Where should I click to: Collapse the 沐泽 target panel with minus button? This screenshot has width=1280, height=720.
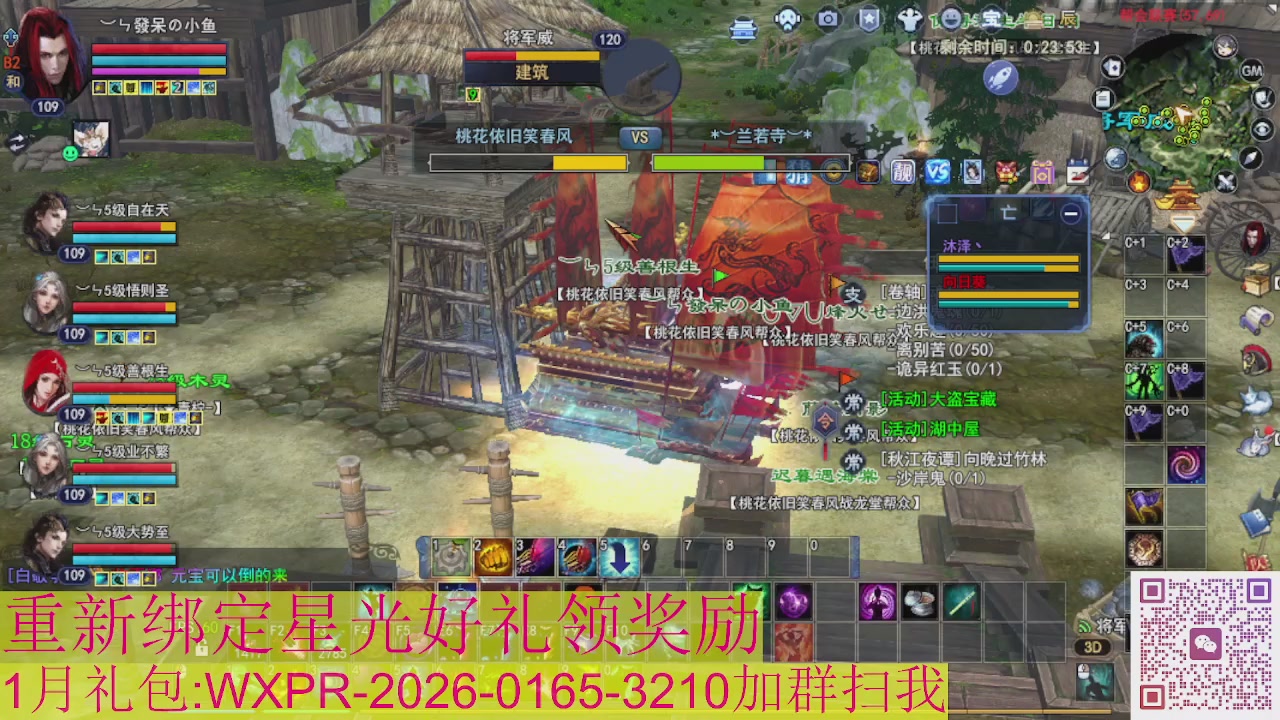1071,213
